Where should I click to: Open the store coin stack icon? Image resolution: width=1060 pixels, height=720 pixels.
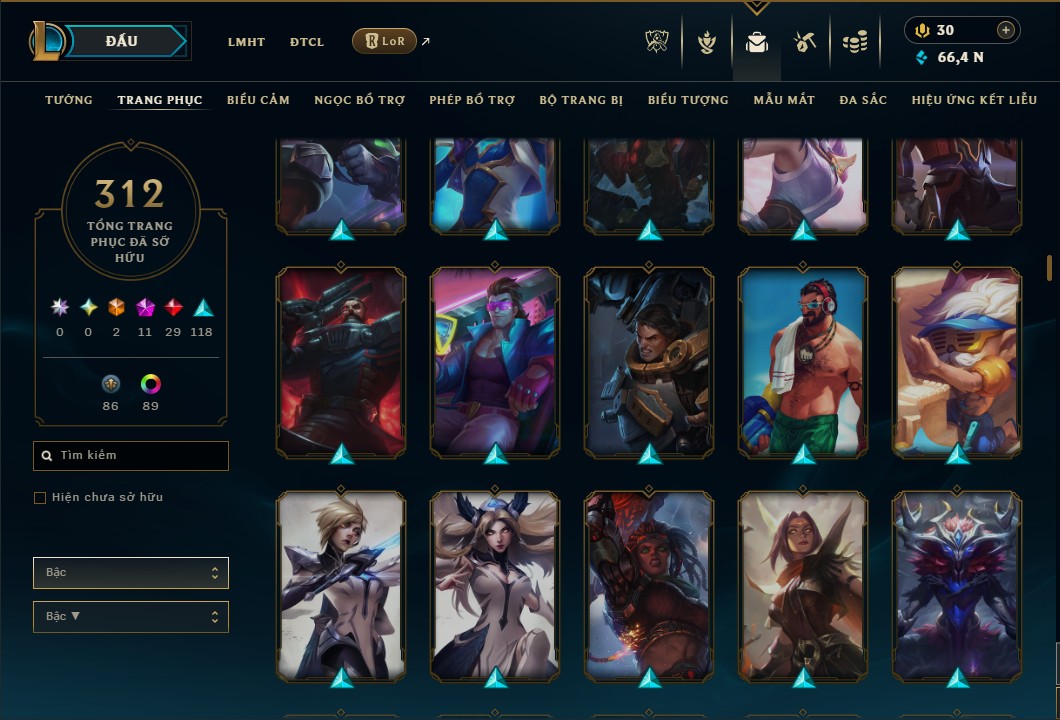point(854,42)
